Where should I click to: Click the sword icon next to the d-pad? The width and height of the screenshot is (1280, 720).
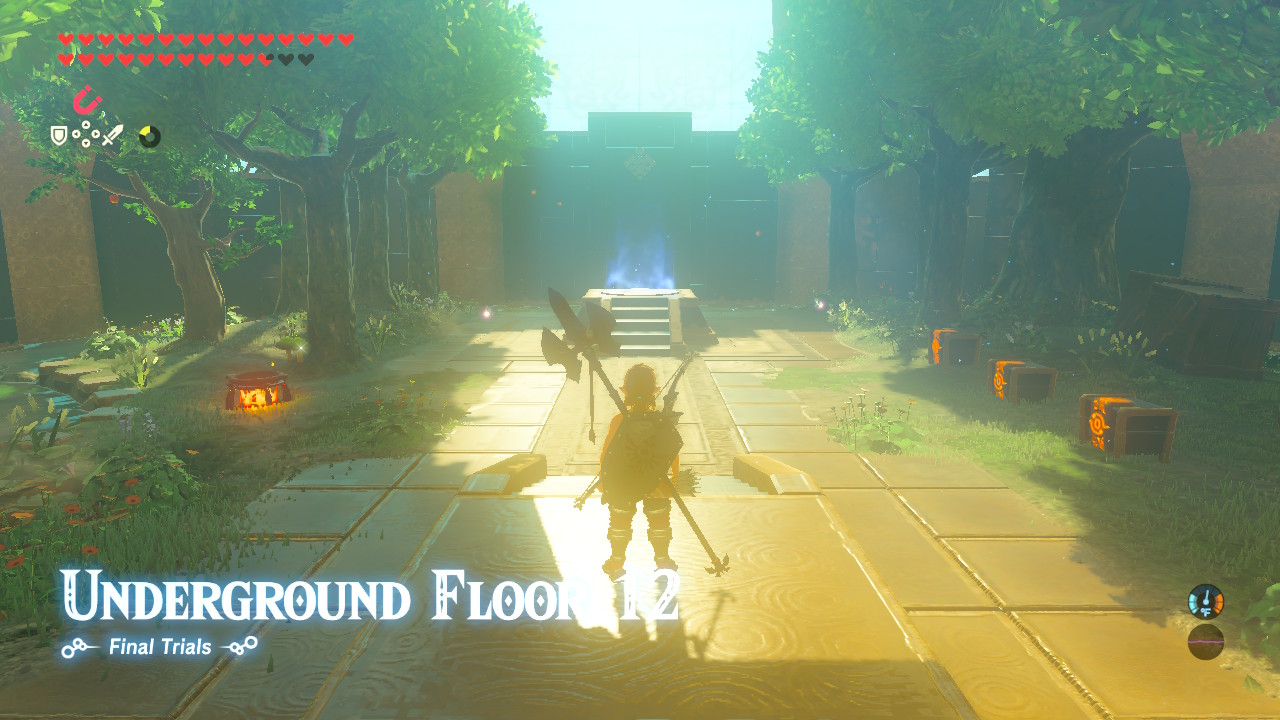tap(113, 134)
